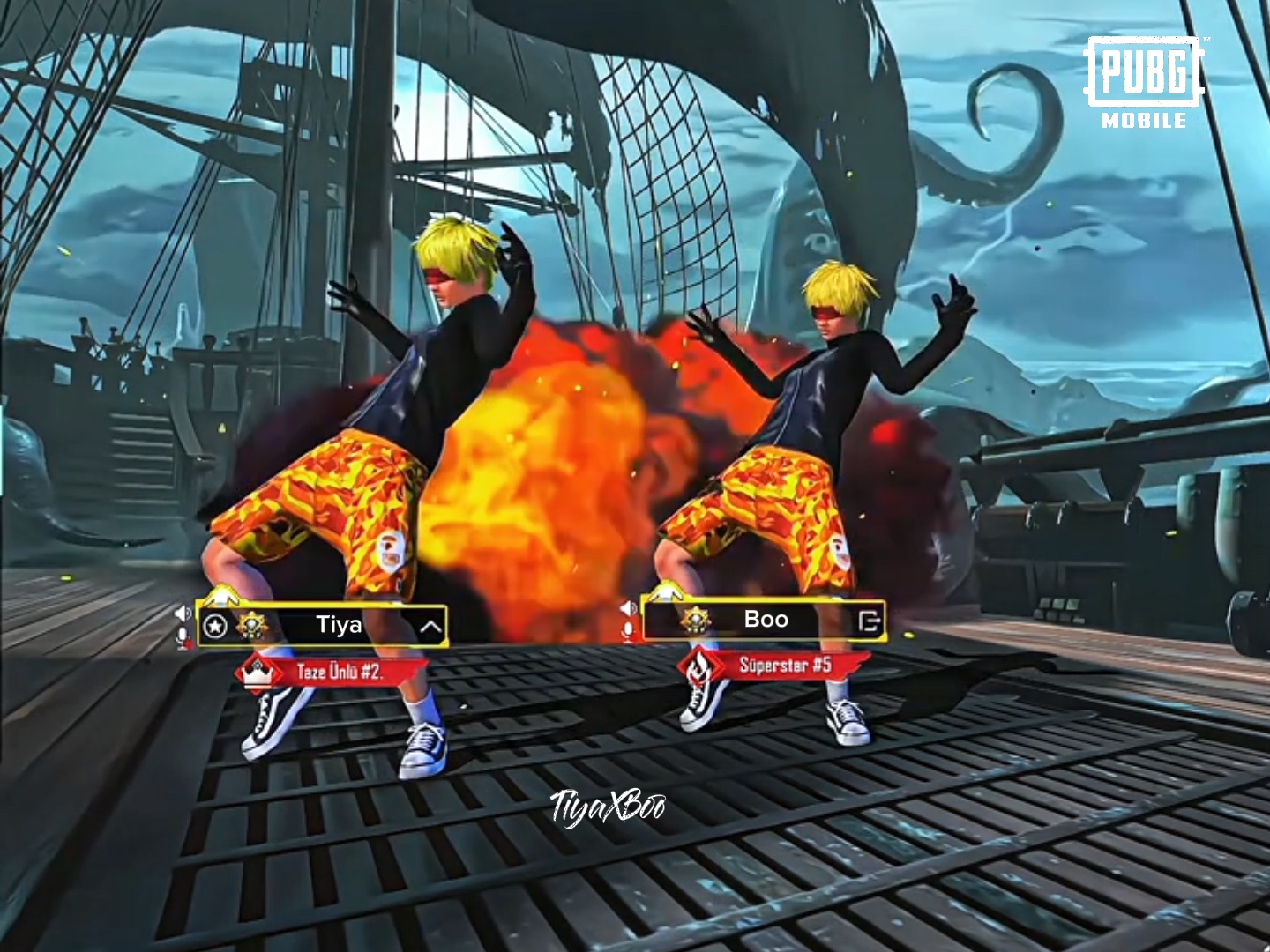
Task: Expand the arrow on Tiya's name plate
Action: 430,627
